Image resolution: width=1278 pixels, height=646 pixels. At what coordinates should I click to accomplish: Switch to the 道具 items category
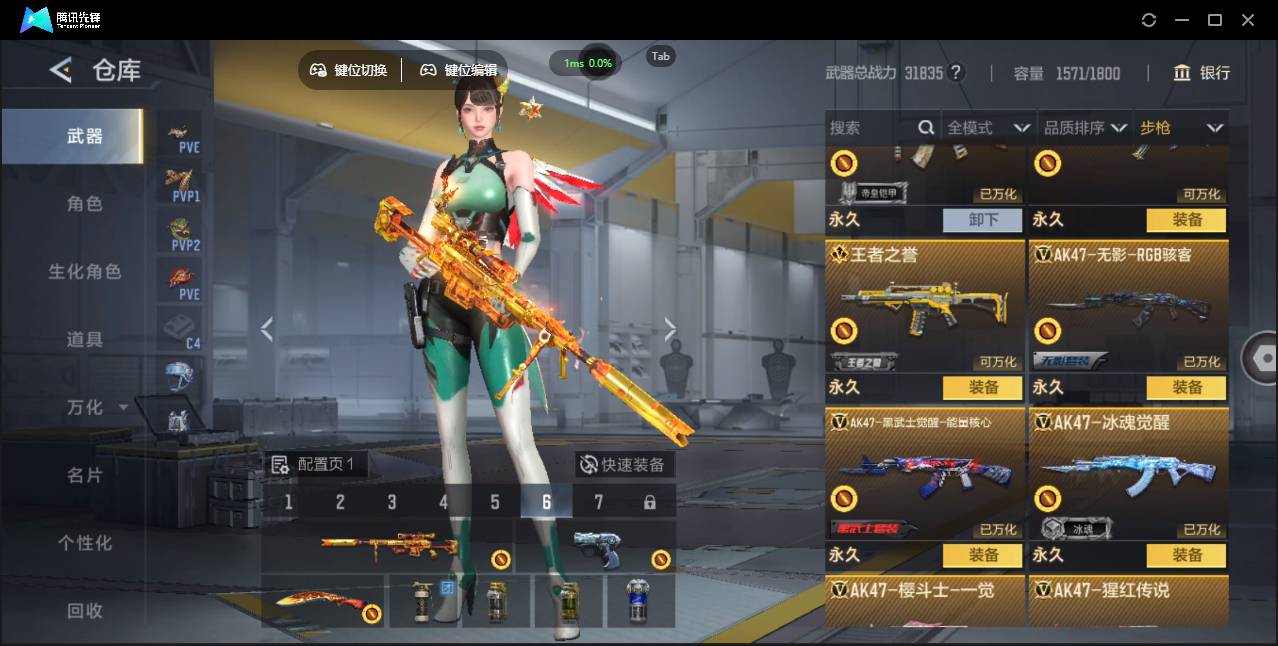[x=85, y=340]
